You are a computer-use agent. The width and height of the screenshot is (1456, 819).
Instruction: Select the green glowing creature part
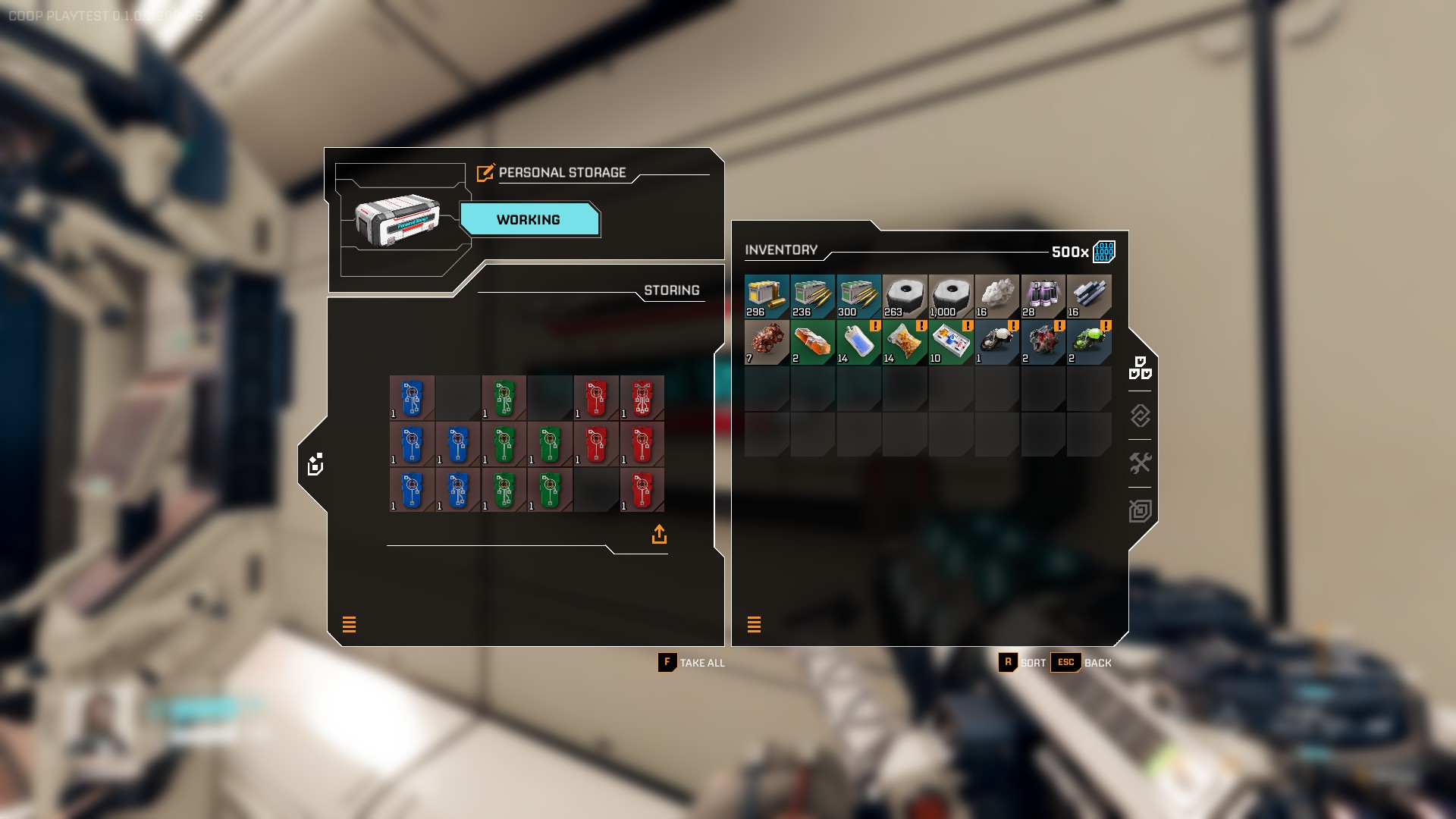1089,343
